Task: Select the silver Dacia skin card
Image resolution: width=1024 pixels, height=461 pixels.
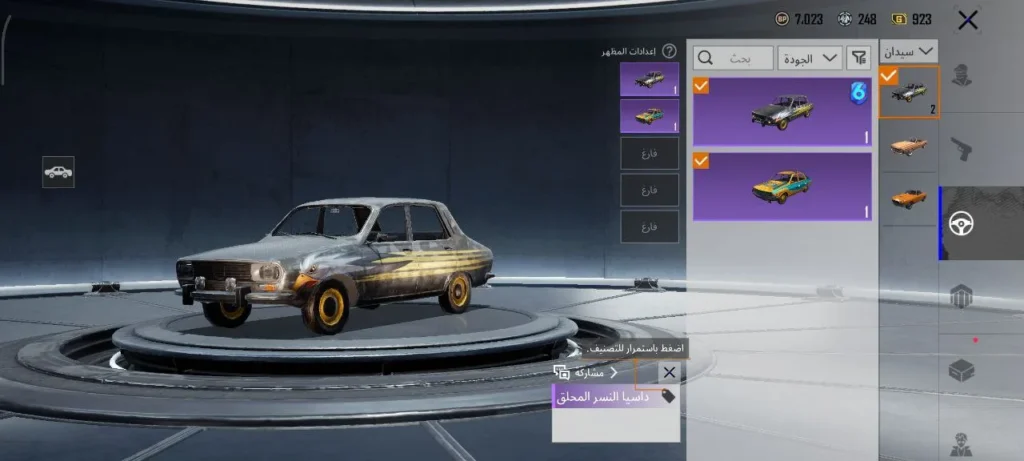Action: pos(781,111)
